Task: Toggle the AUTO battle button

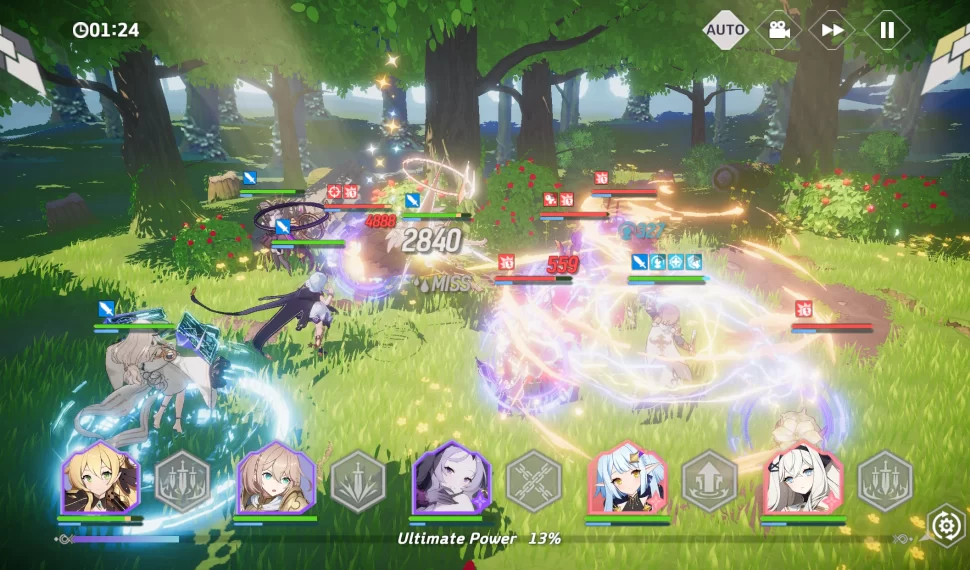Action: pos(726,30)
